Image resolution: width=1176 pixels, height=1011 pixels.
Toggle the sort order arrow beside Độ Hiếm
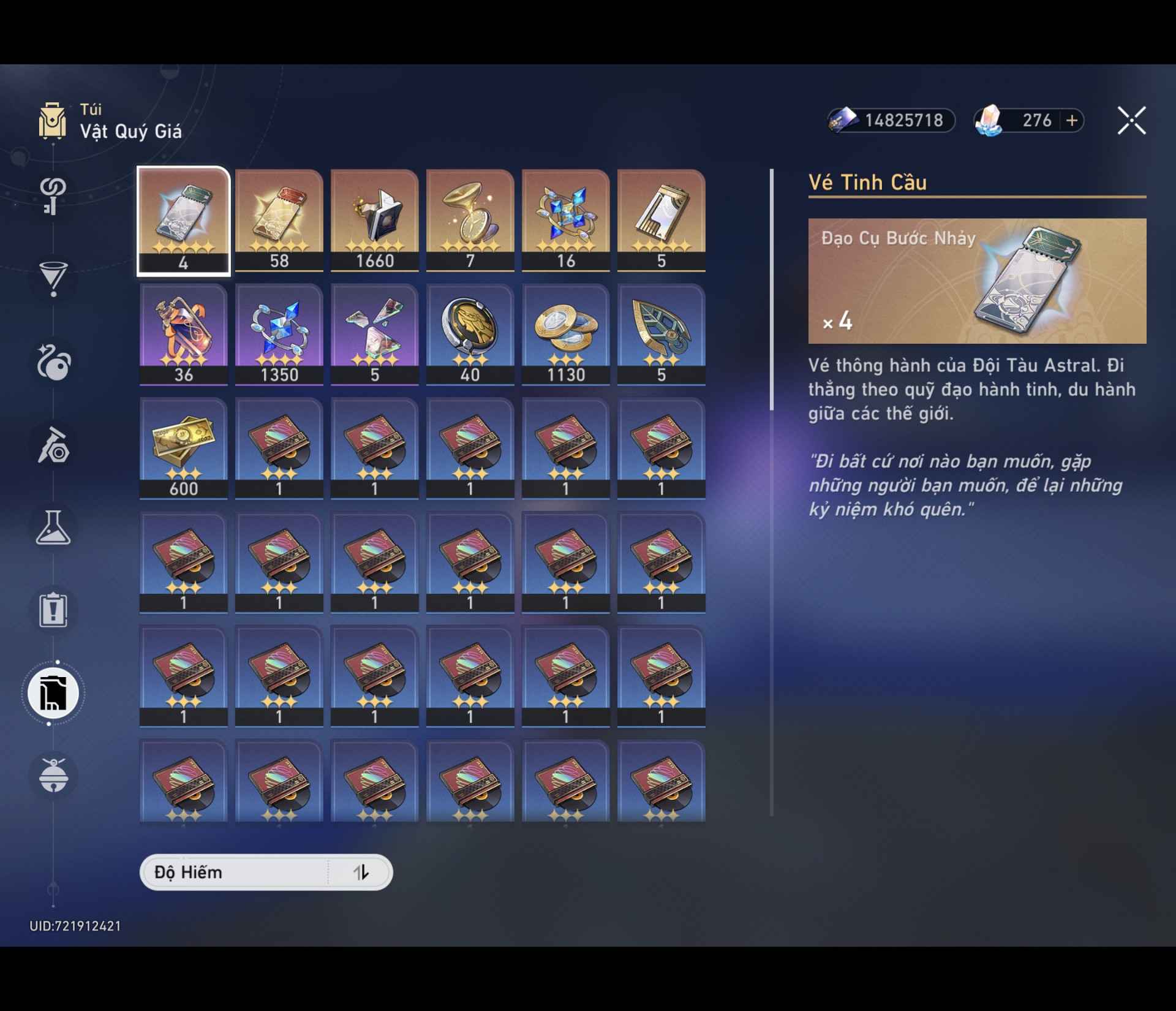point(360,872)
